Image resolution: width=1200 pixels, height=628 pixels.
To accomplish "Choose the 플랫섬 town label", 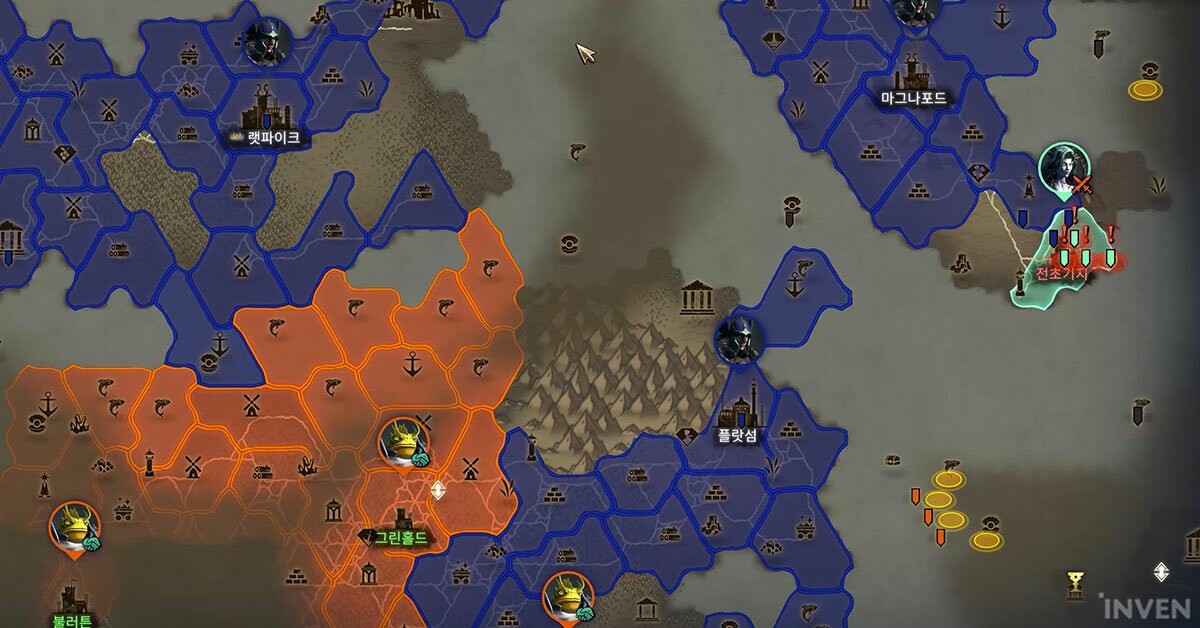I will (737, 435).
